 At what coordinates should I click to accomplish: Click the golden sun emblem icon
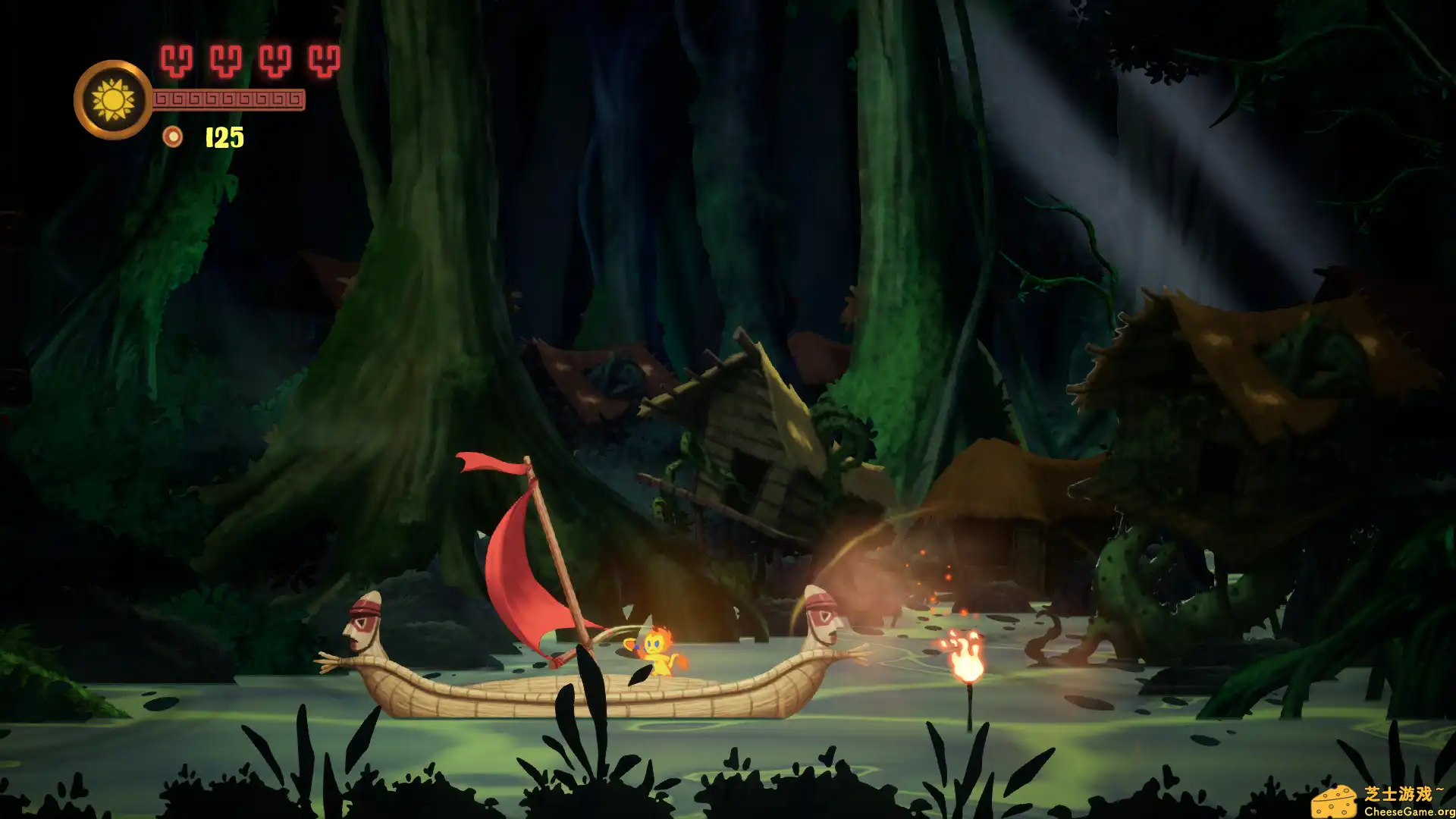pyautogui.click(x=113, y=100)
